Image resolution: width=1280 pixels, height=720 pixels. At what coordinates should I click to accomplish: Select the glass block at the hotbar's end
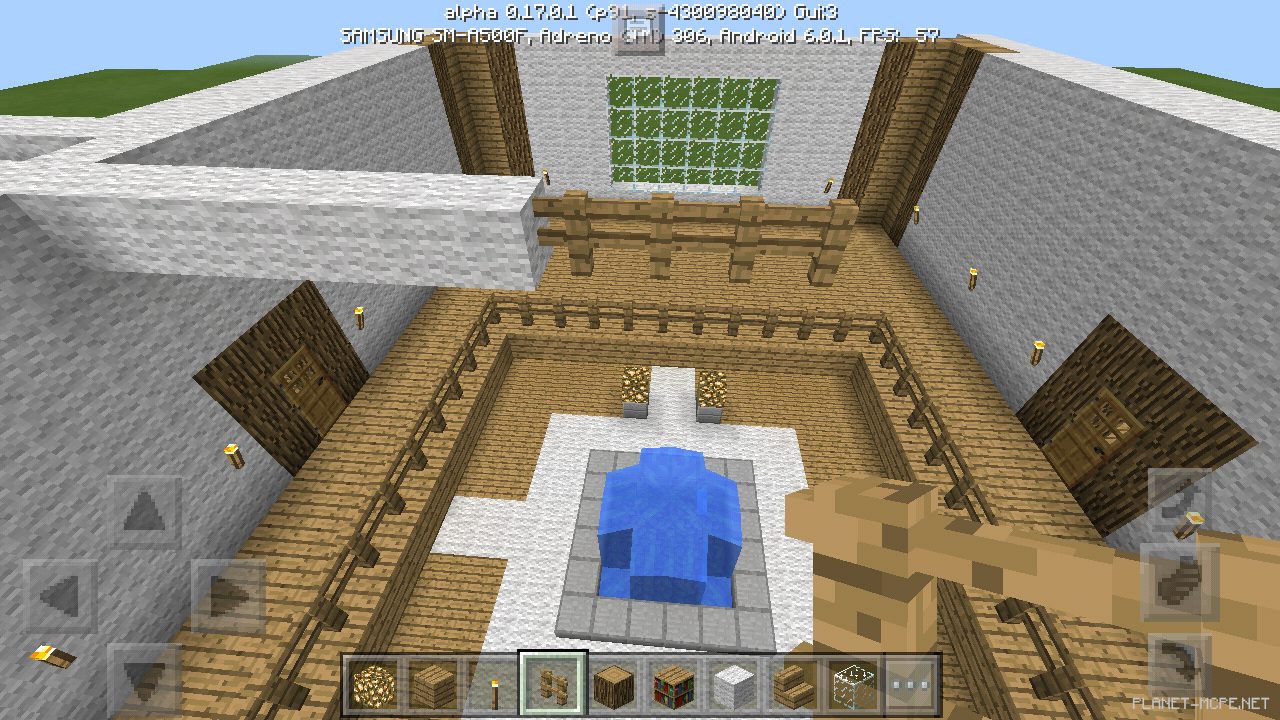852,687
